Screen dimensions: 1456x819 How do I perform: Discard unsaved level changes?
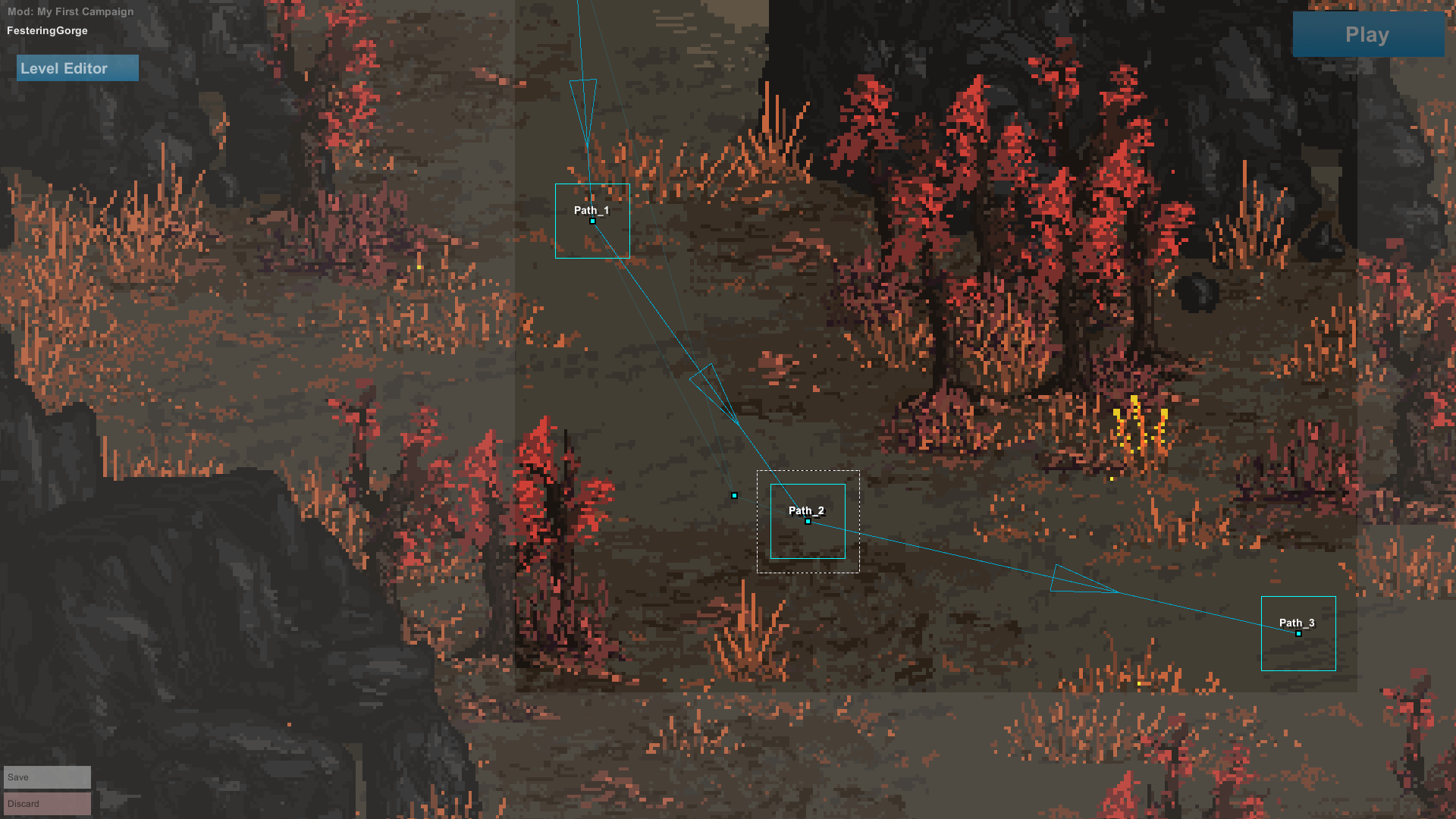tap(47, 803)
